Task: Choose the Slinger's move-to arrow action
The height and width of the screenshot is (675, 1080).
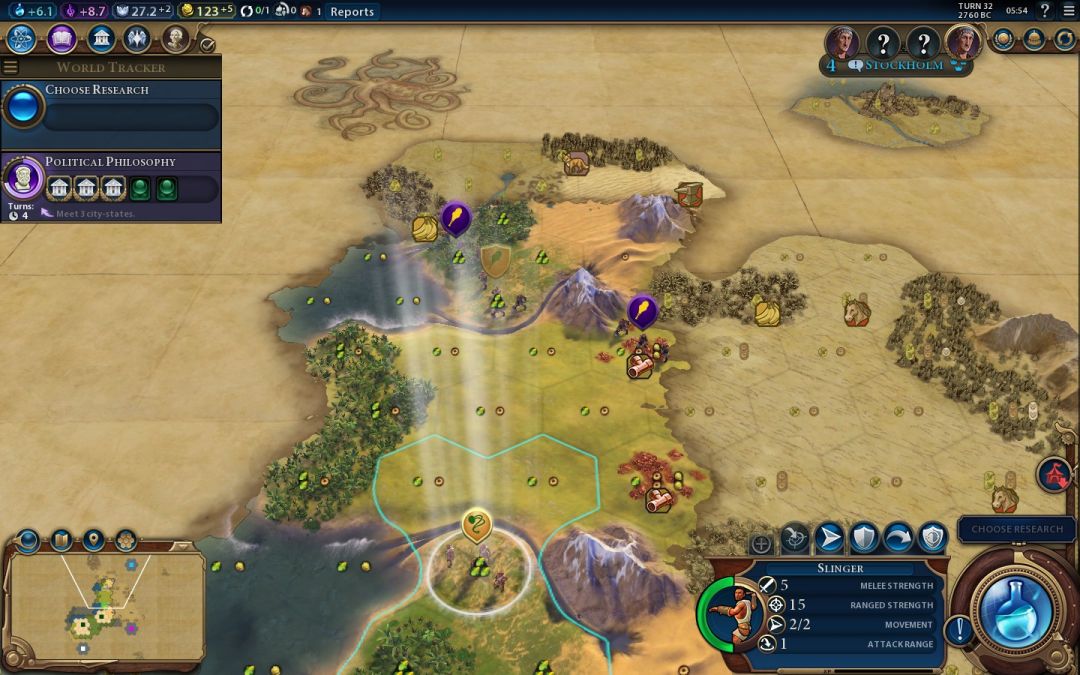Action: tap(829, 539)
